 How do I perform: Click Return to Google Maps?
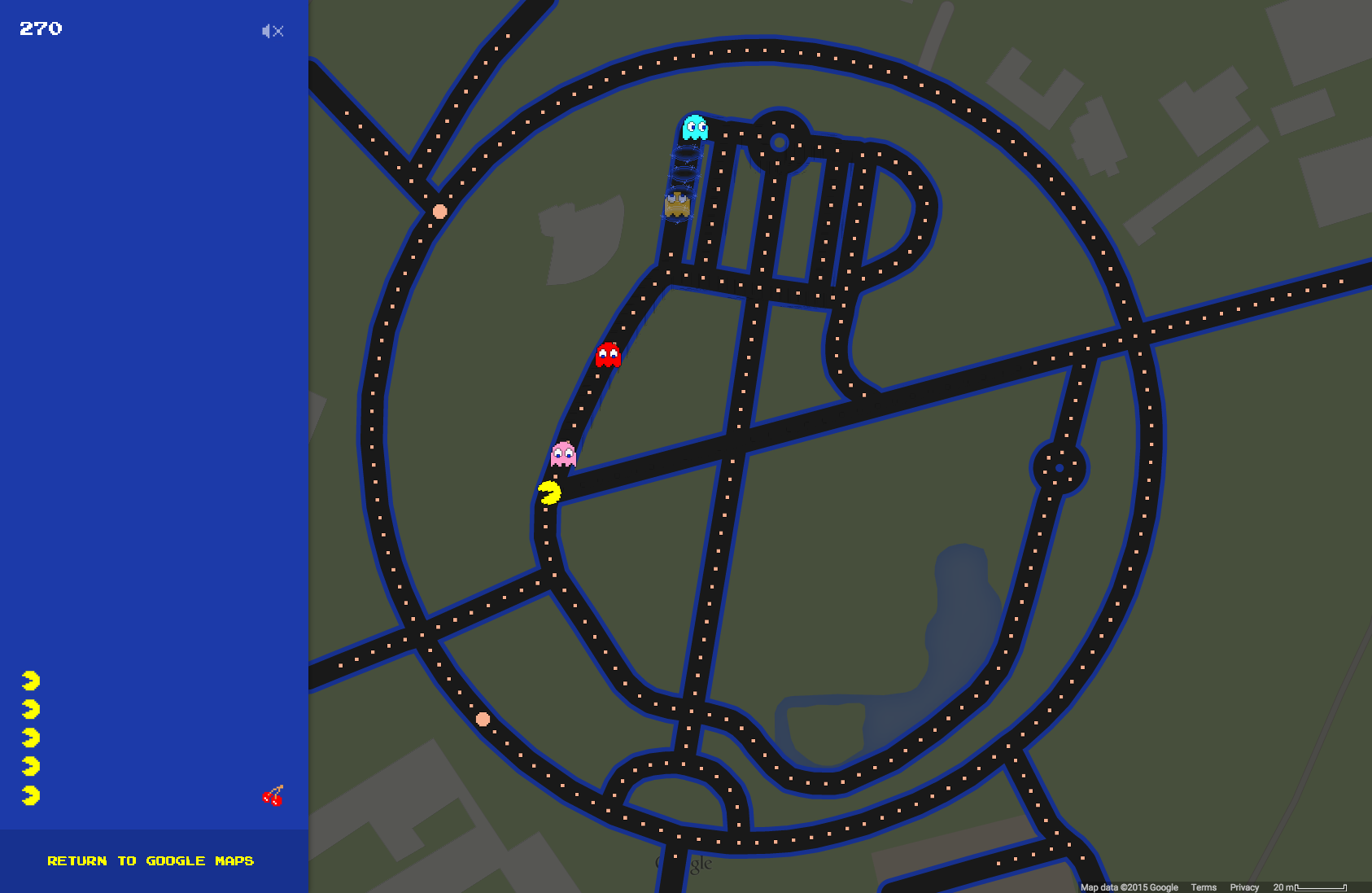coord(151,860)
